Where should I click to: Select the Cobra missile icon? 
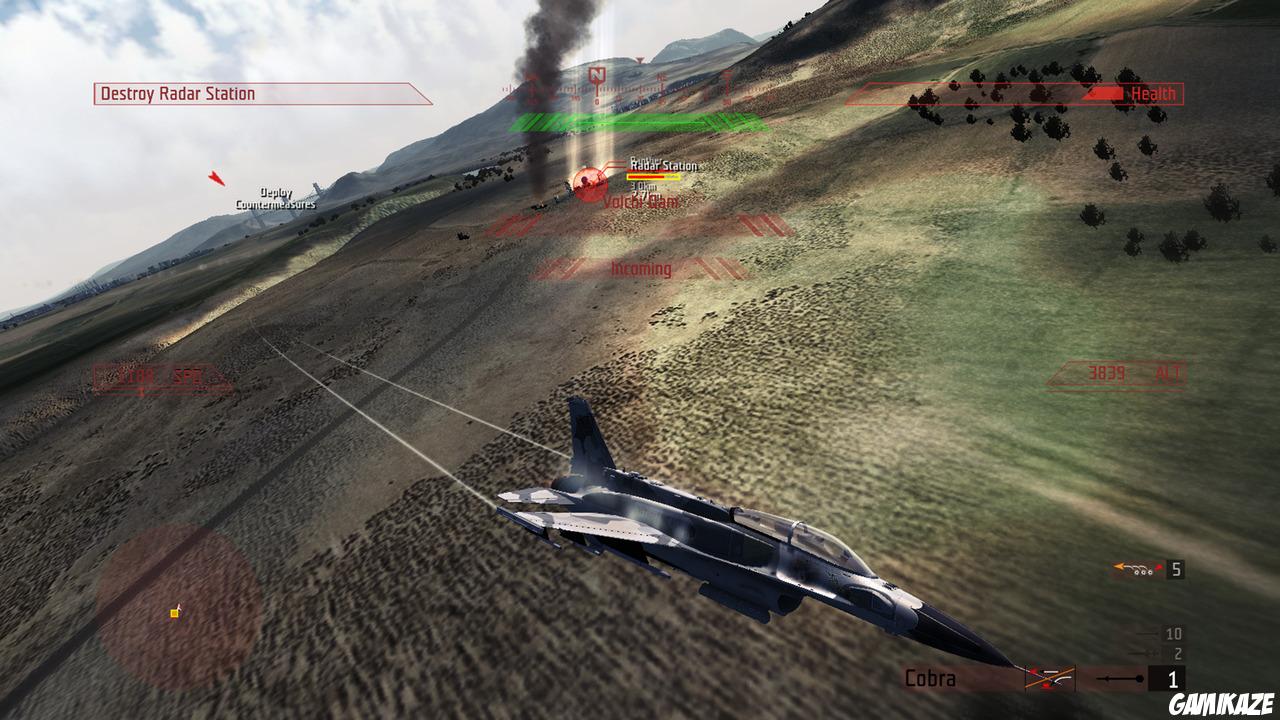1049,676
